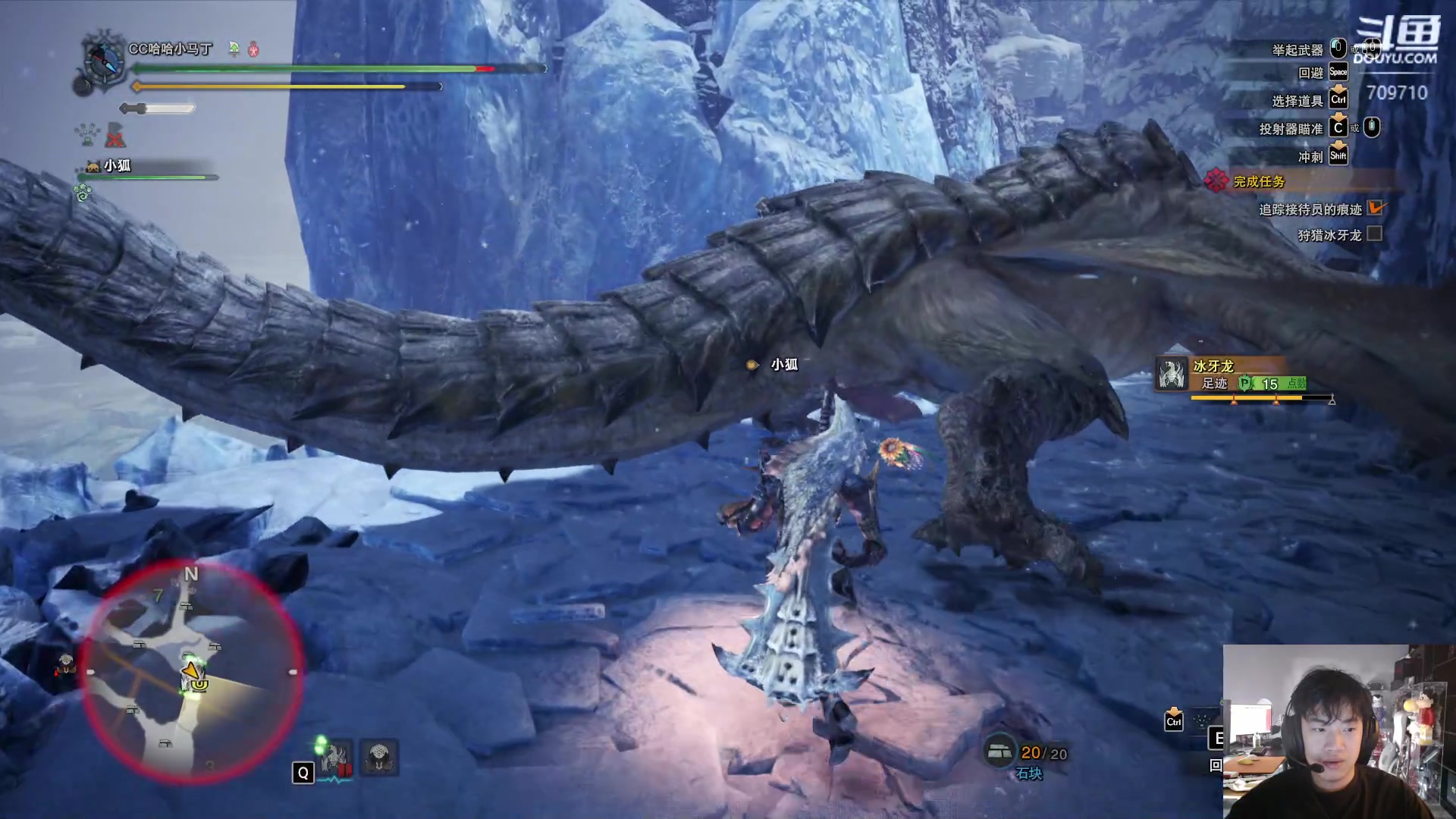Click the crossed-out red status icon
This screenshot has width=1456, height=819.
[x=115, y=136]
